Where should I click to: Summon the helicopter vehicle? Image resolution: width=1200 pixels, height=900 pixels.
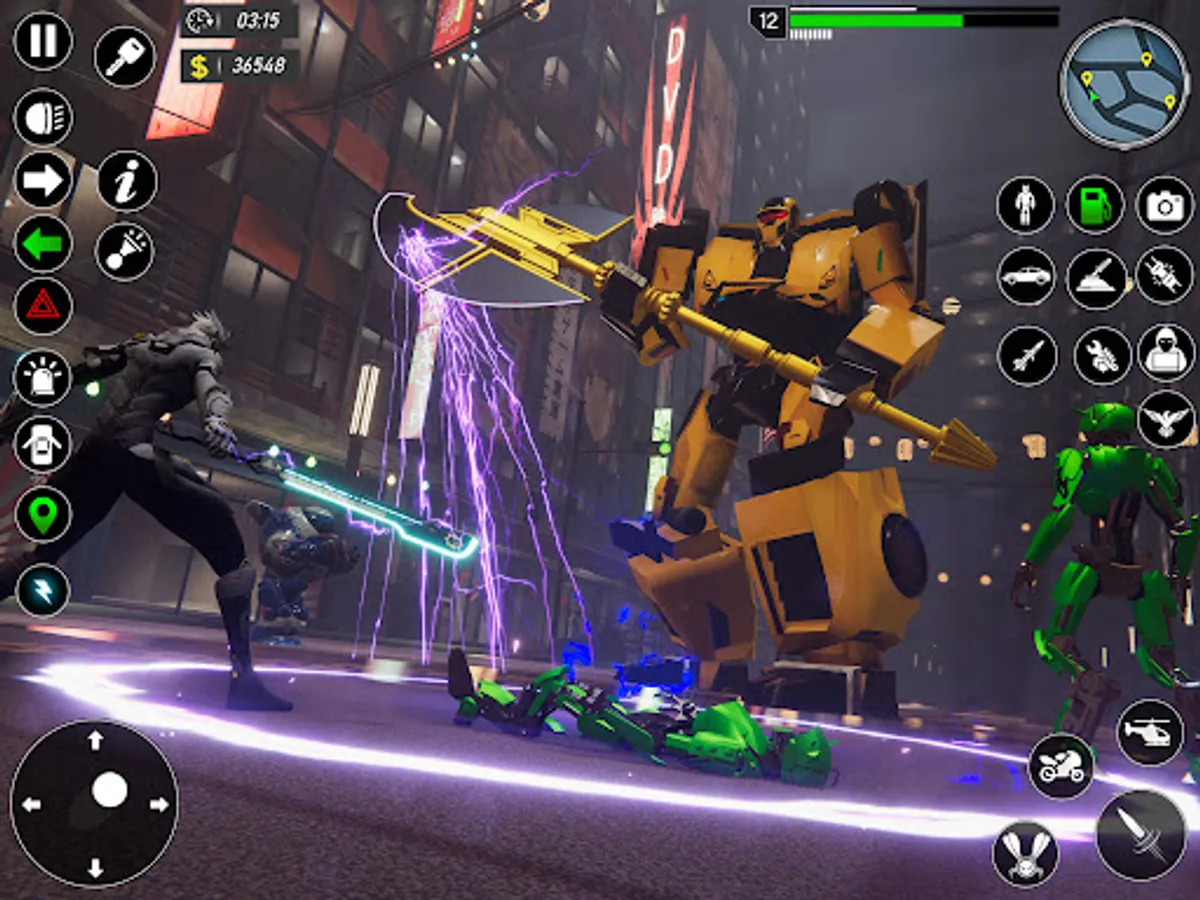click(x=1150, y=733)
